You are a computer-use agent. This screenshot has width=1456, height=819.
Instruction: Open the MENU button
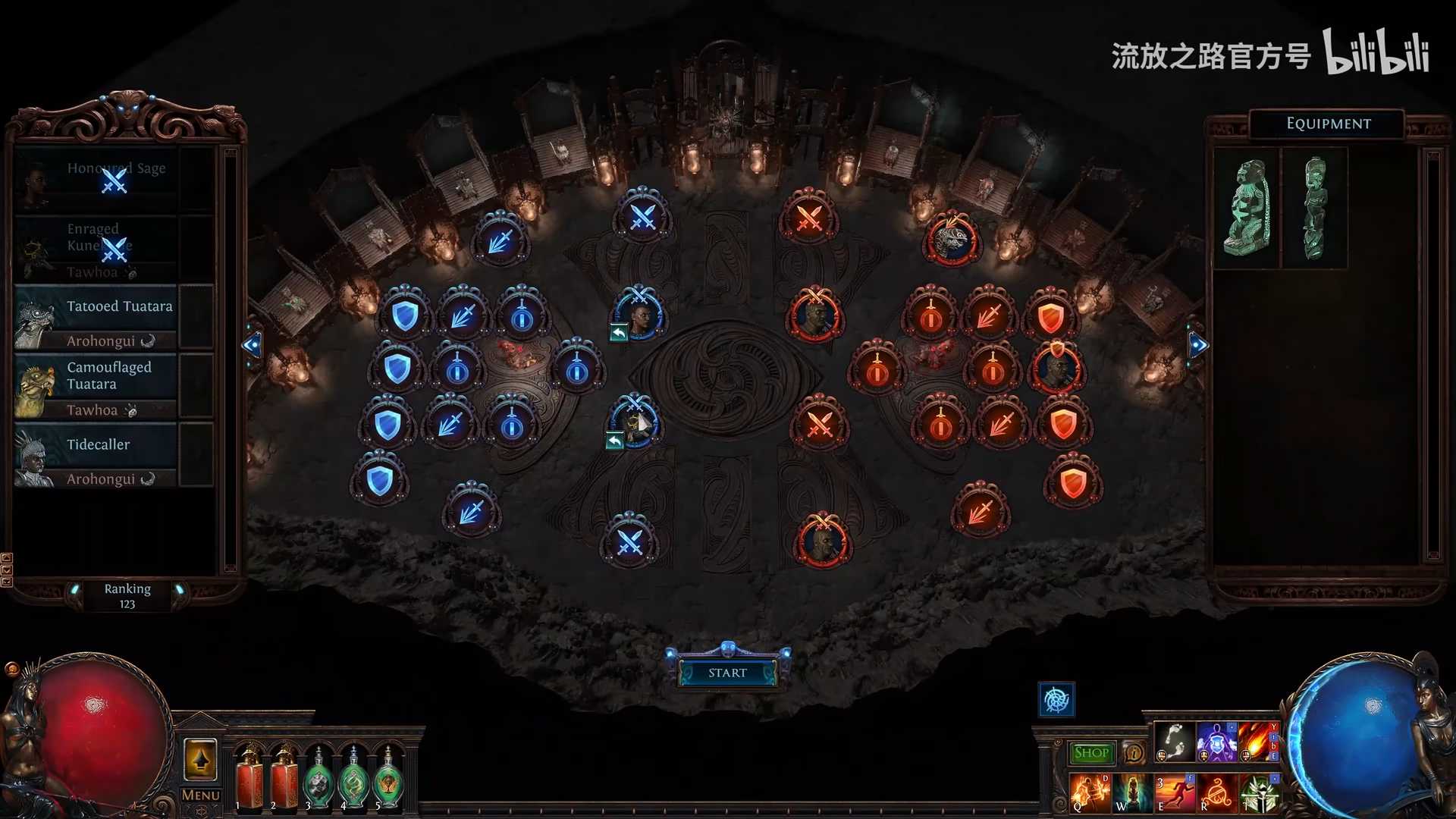point(201,795)
